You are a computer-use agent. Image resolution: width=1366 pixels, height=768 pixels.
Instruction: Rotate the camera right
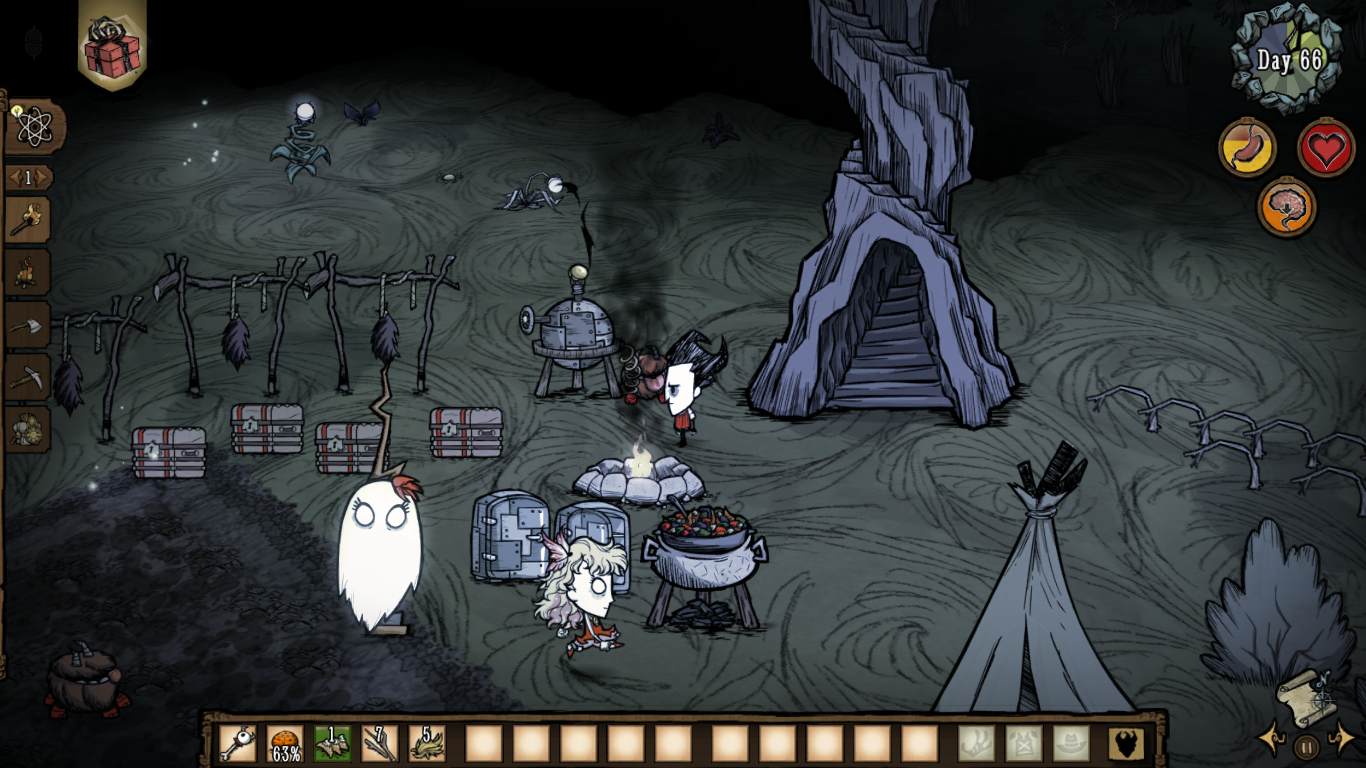tap(1341, 741)
